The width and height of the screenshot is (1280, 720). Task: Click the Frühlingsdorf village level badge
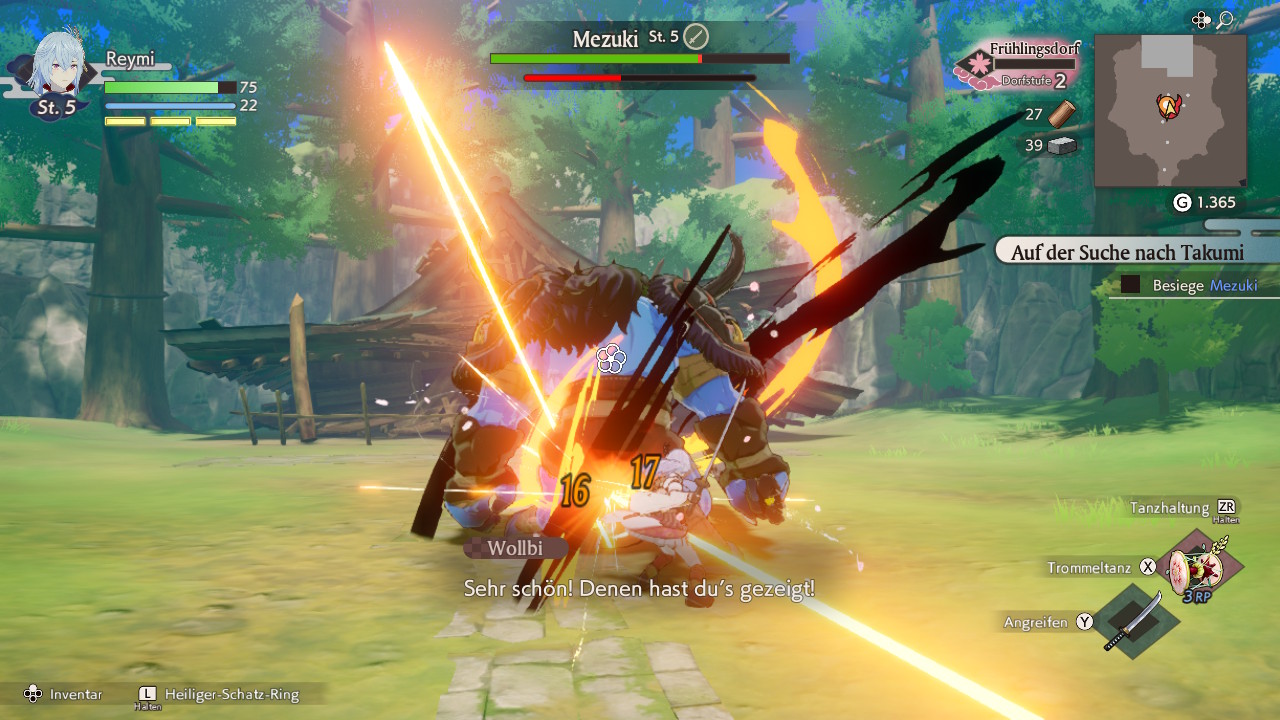click(975, 68)
